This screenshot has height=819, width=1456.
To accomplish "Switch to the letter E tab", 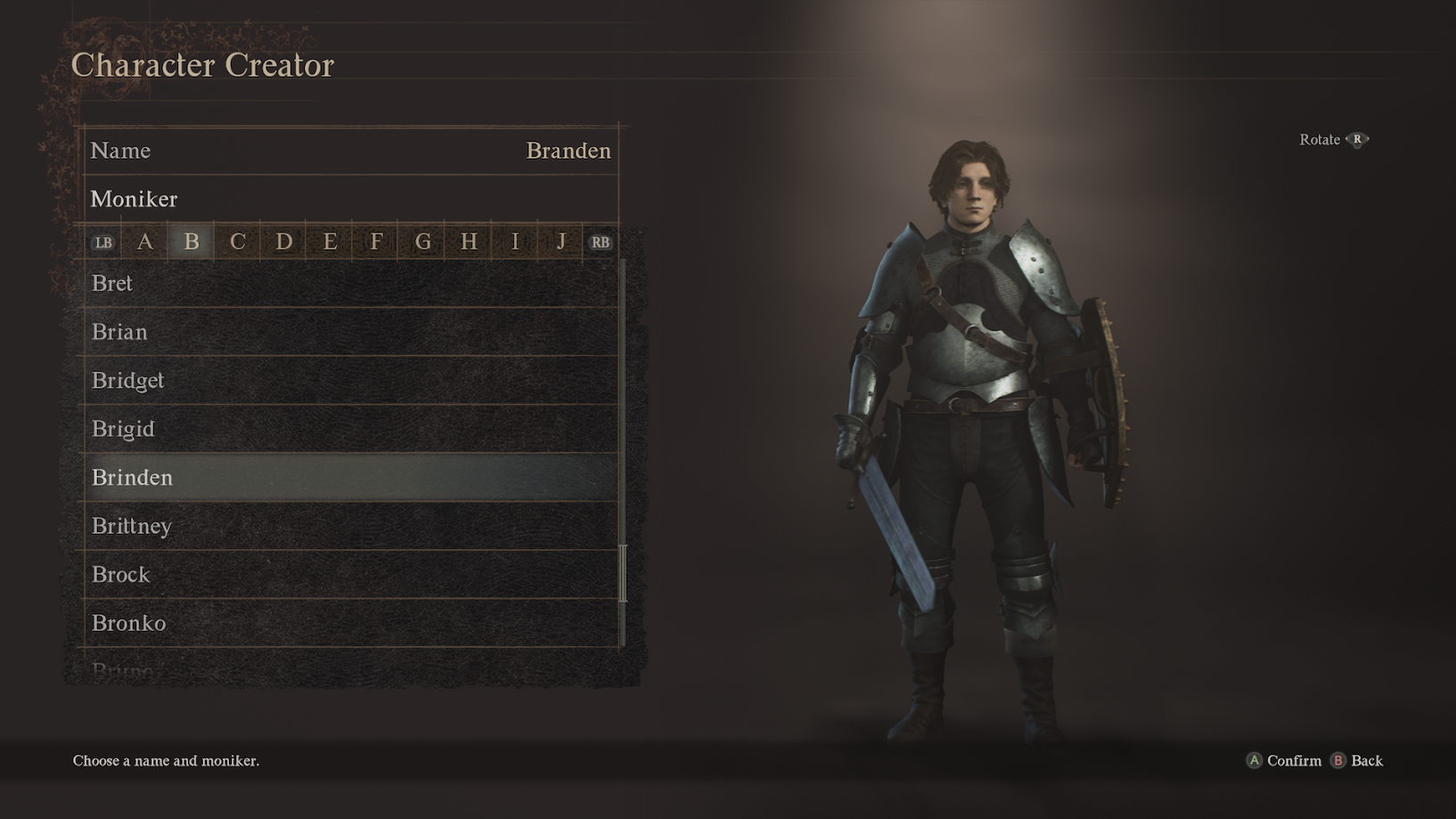I will (330, 242).
